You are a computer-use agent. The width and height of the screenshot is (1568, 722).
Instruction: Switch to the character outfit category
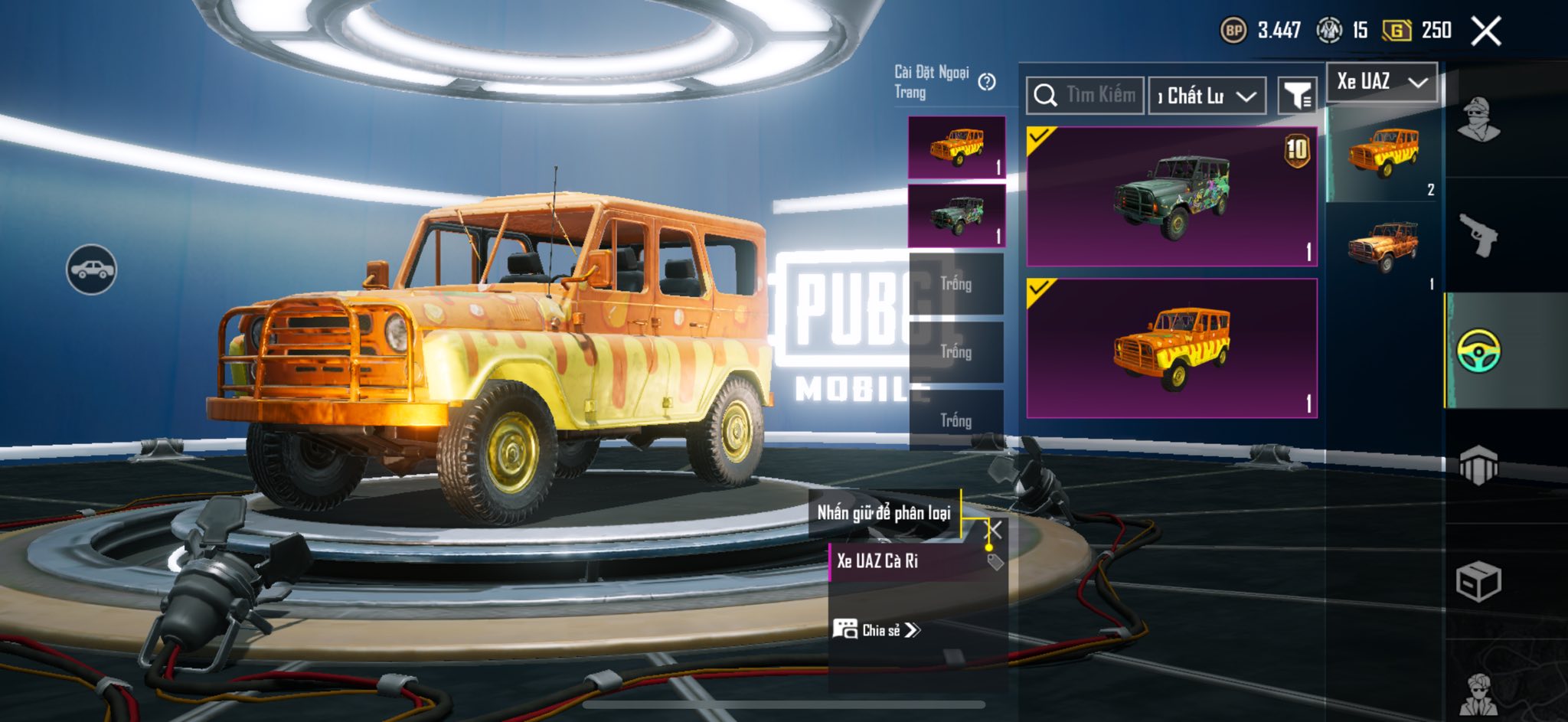click(1478, 120)
